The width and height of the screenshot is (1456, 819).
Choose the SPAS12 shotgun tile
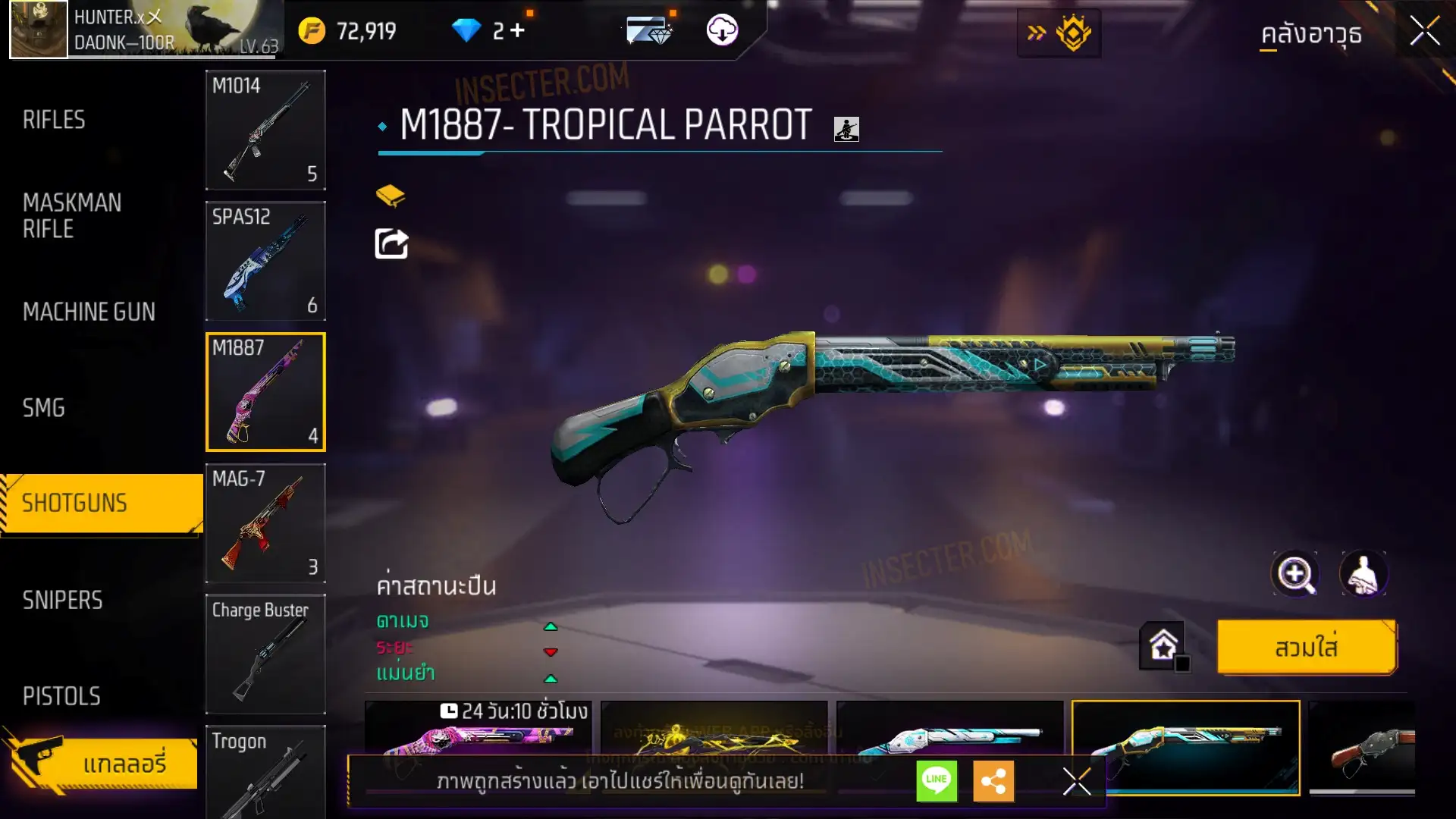265,261
